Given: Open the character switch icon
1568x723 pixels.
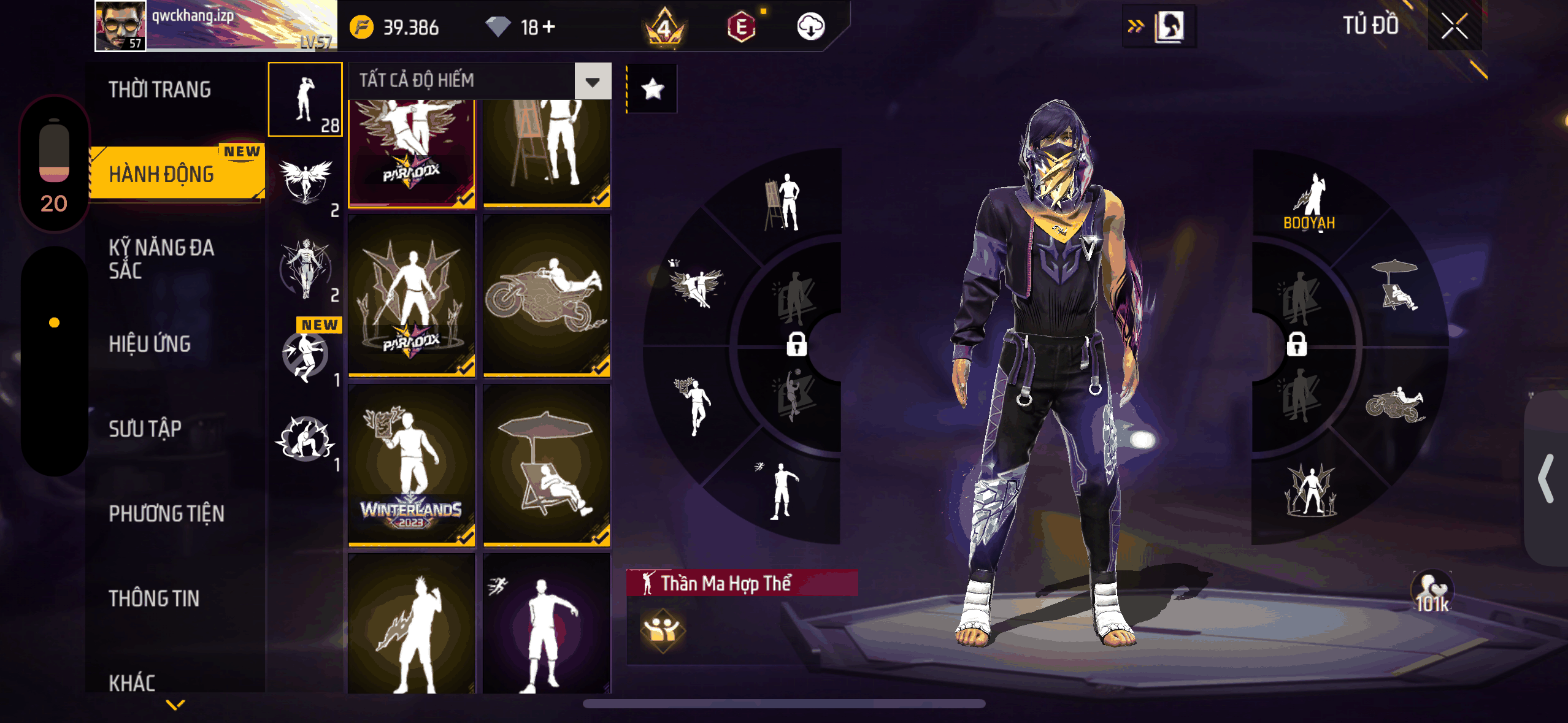Looking at the screenshot, I should (1168, 26).
